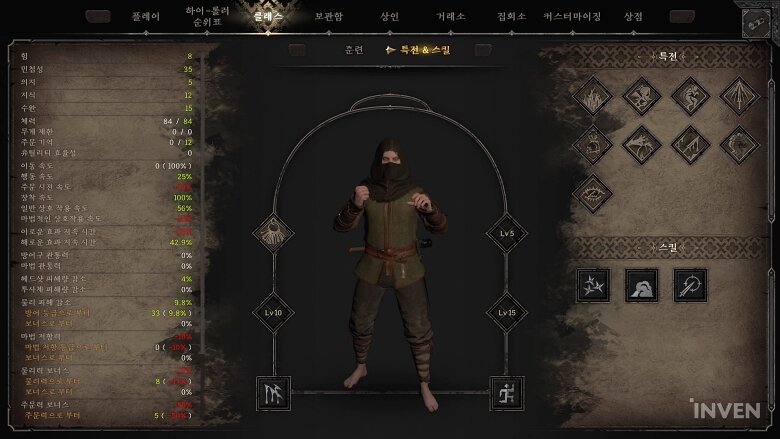The height and width of the screenshot is (439, 780).
Task: Select the equipped crouching-figure skill slot
Action: click(x=507, y=393)
